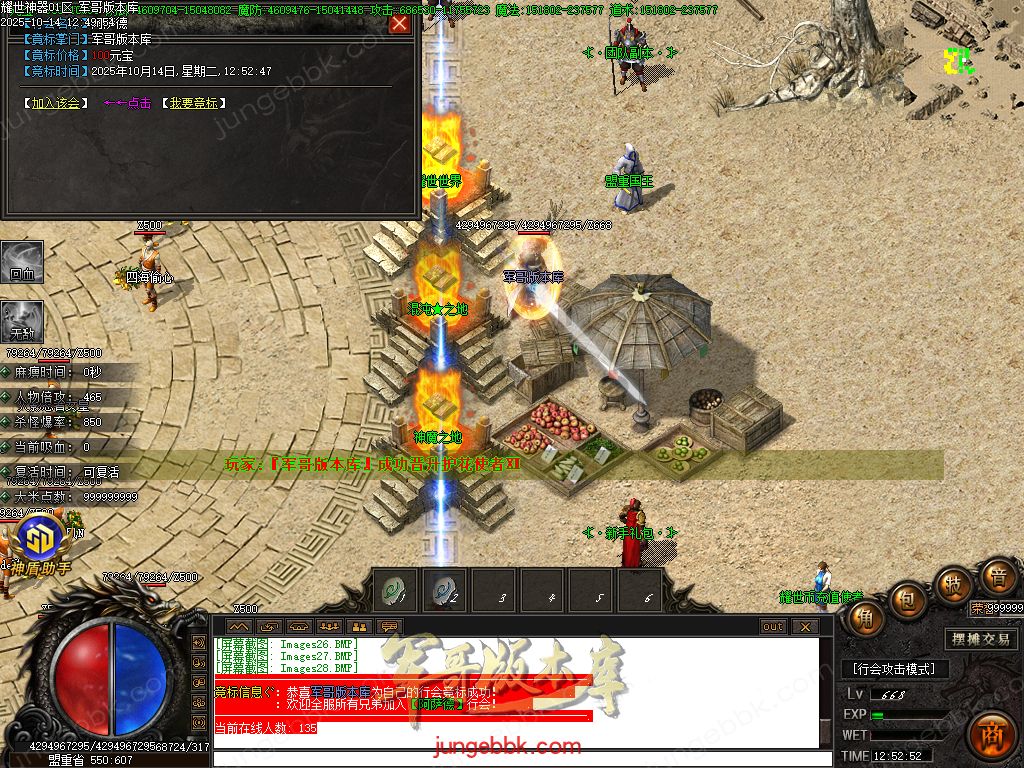The image size is (1024, 768).
Task: Open the minimap in the corner
Action: point(960,60)
